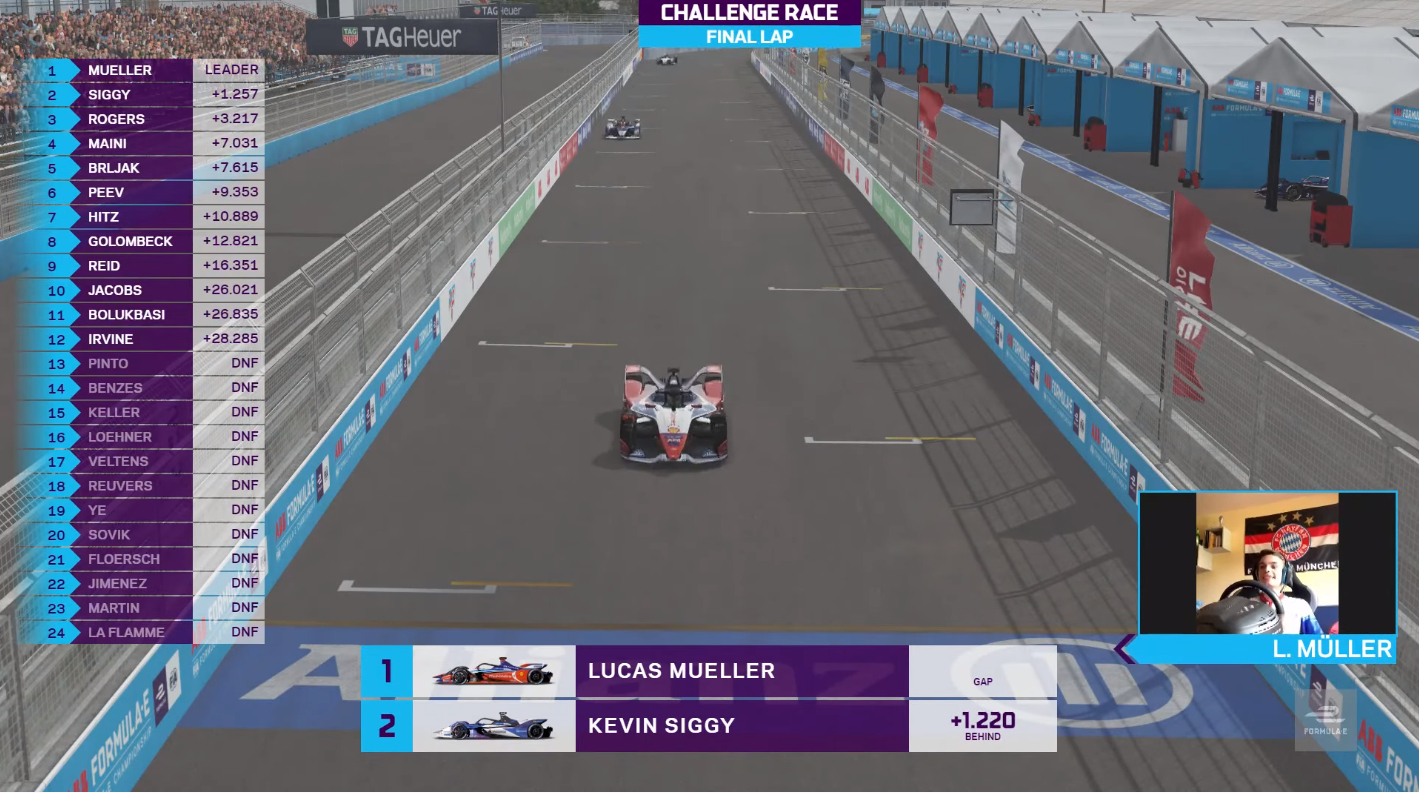This screenshot has height=793, width=1419.
Task: Choose Golombeck's standings row
Action: [140, 241]
